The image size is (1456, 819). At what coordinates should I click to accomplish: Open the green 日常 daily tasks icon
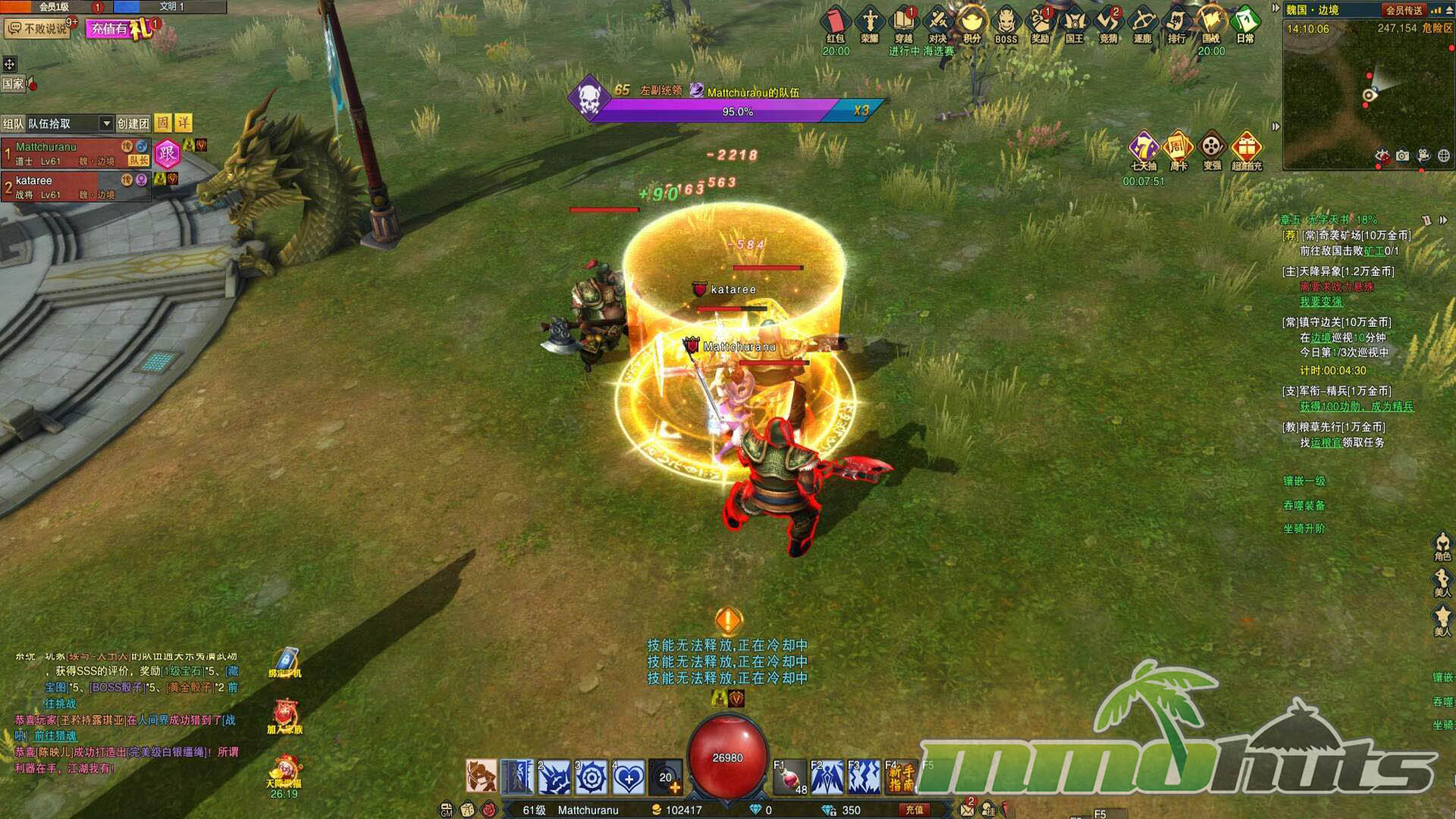click(1245, 24)
